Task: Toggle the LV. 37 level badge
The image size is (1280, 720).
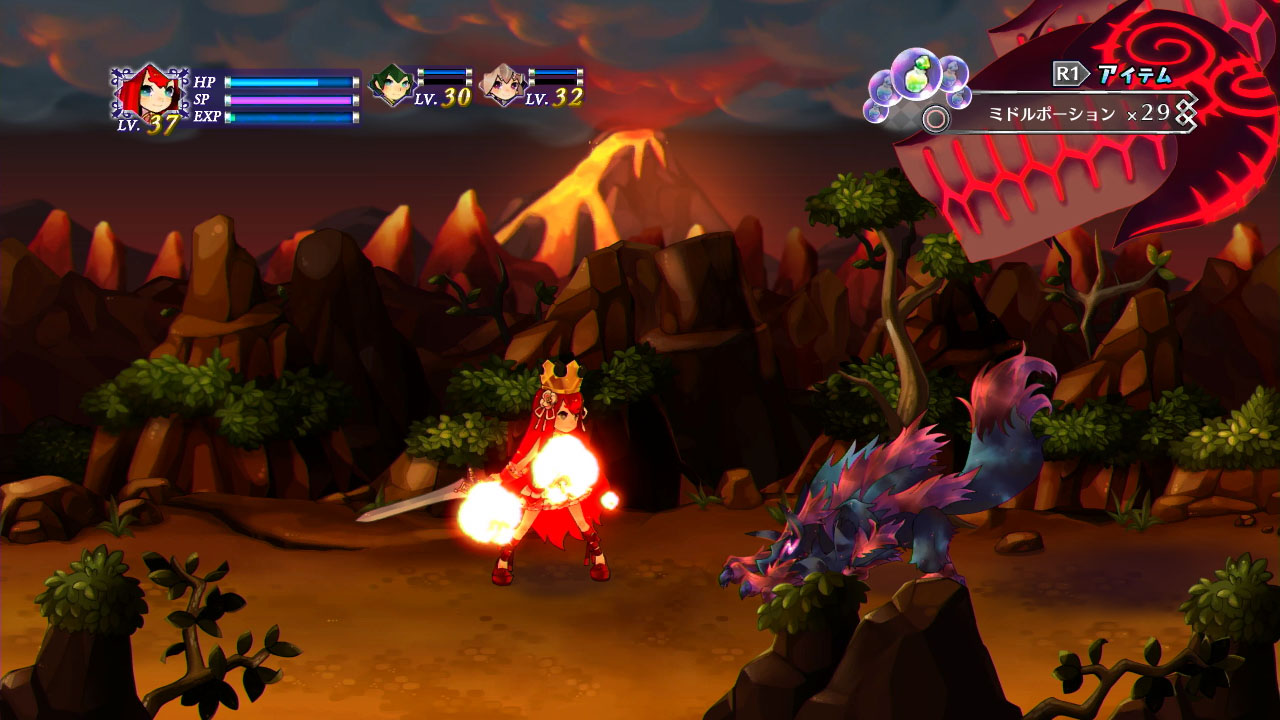Action: click(x=150, y=124)
